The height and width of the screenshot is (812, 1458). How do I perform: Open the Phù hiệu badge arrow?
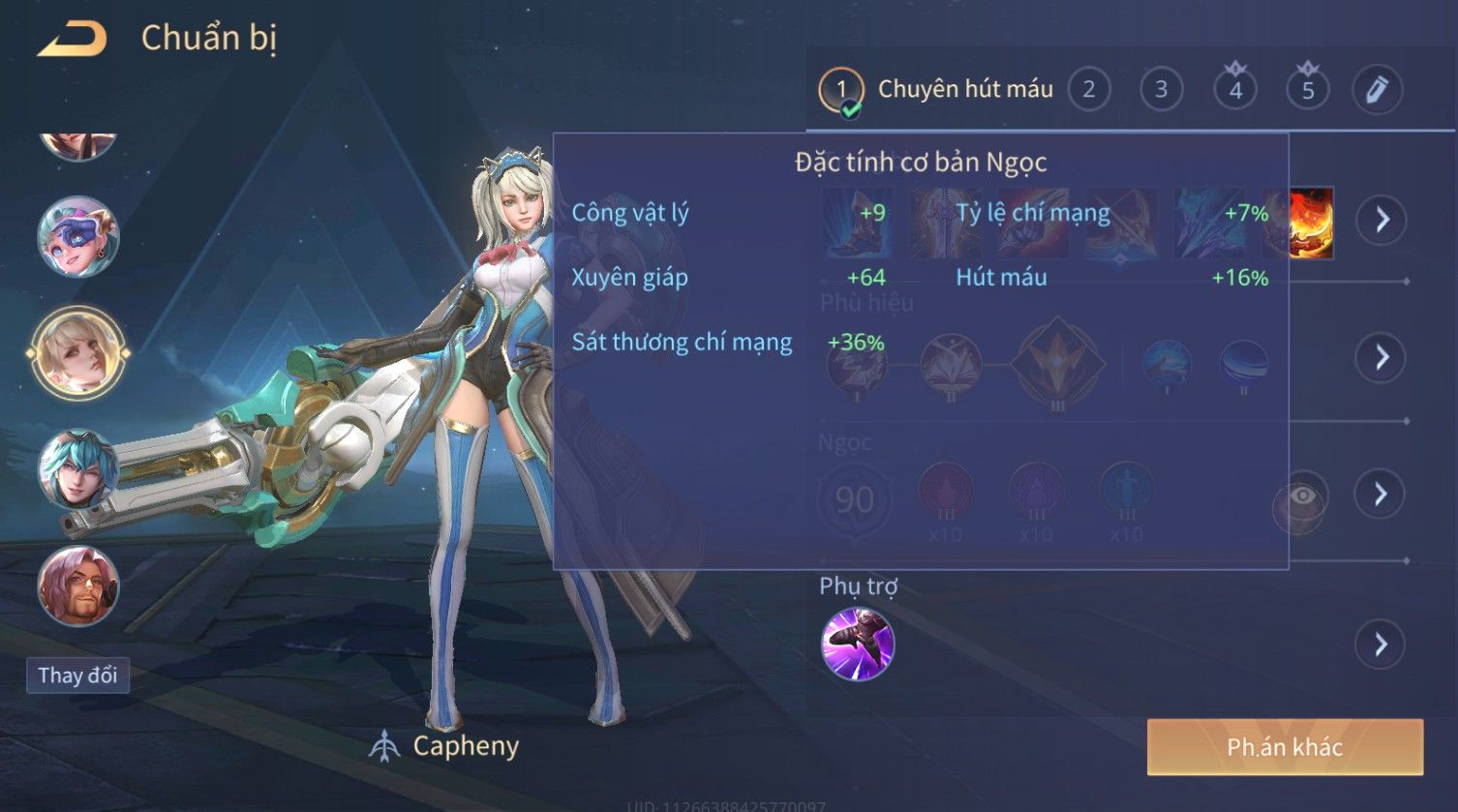(x=1381, y=357)
